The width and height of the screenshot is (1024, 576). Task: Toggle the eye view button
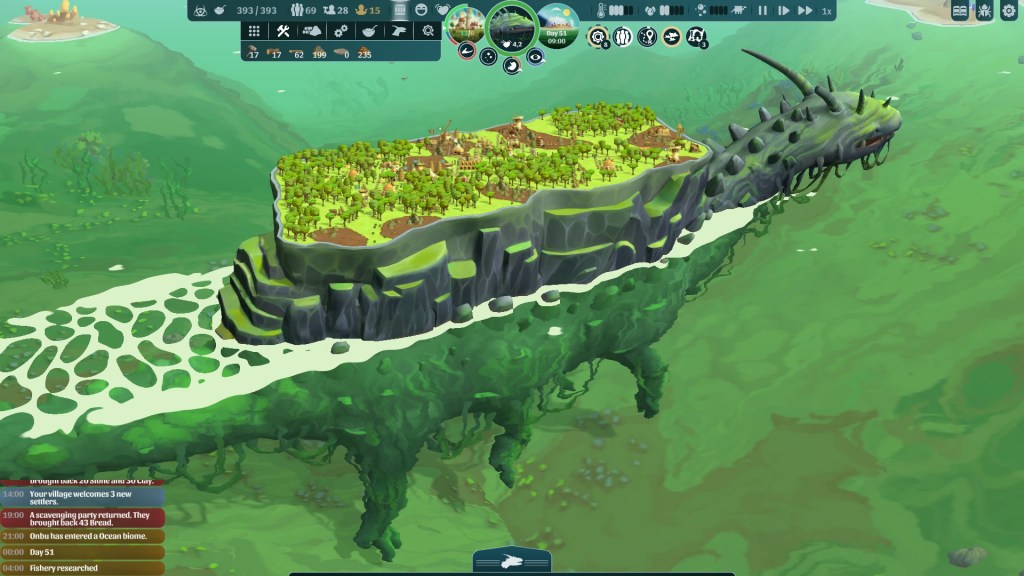point(535,57)
